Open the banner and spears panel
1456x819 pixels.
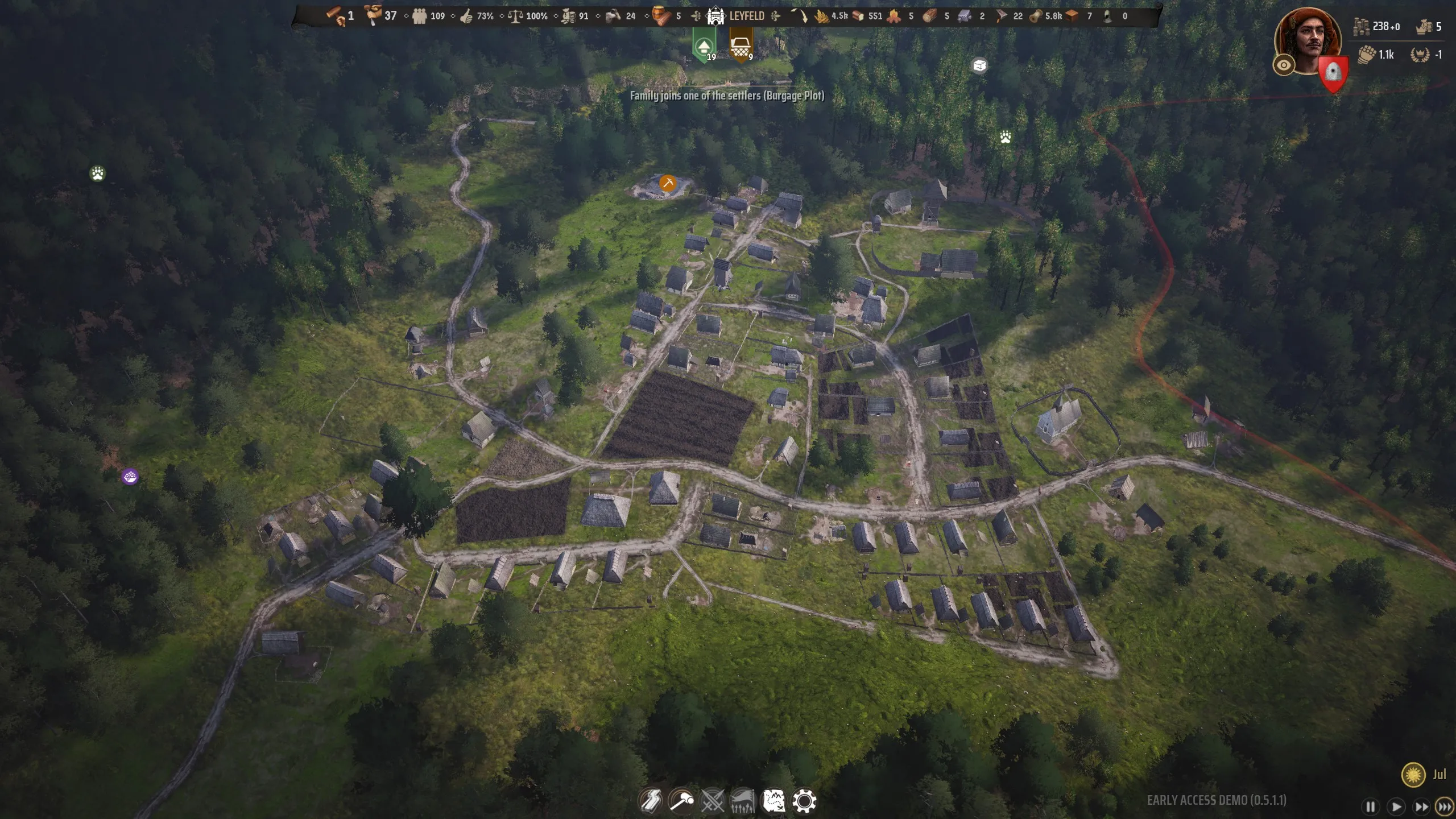(x=742, y=801)
